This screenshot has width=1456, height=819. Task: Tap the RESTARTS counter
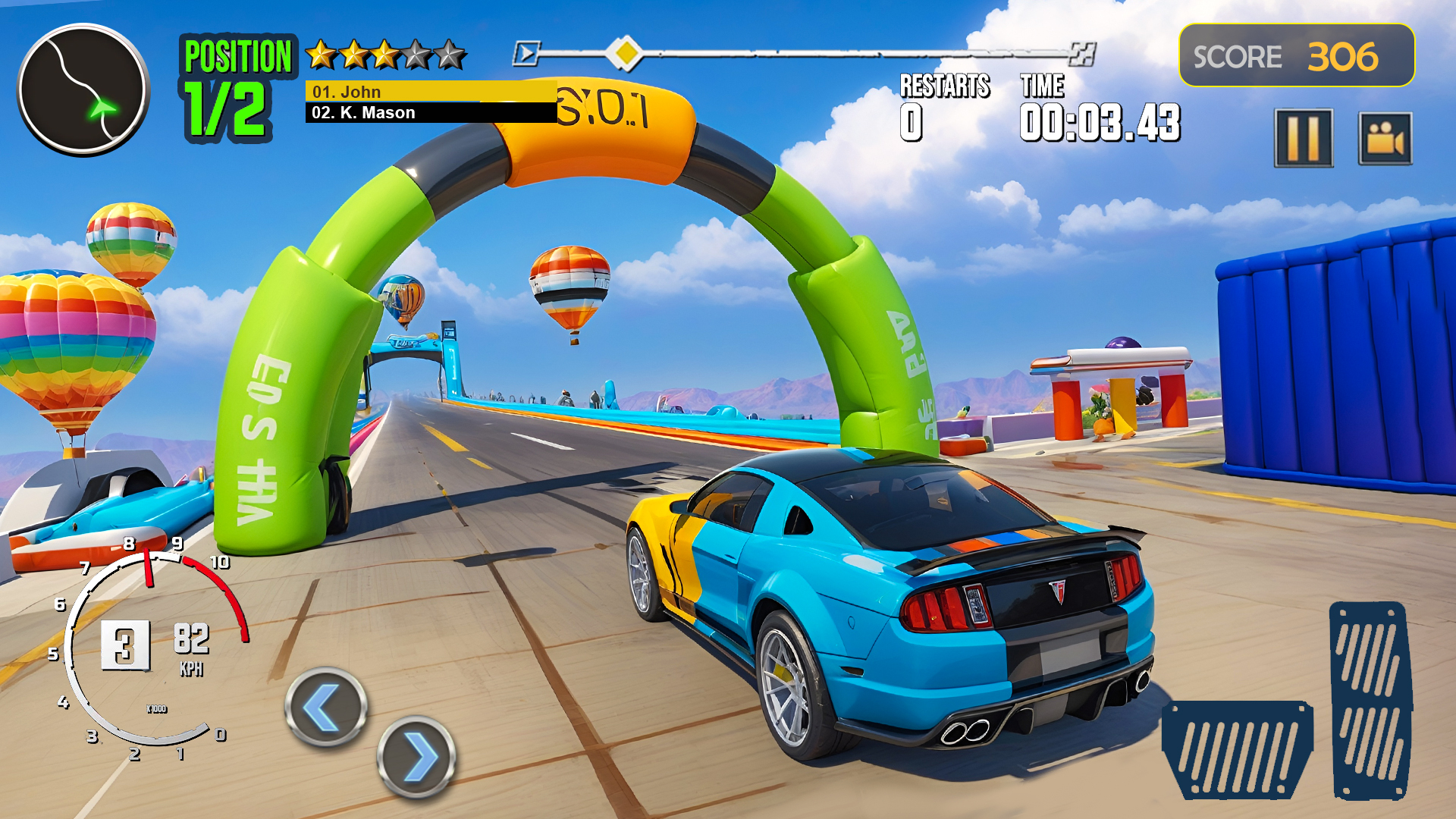click(x=944, y=106)
